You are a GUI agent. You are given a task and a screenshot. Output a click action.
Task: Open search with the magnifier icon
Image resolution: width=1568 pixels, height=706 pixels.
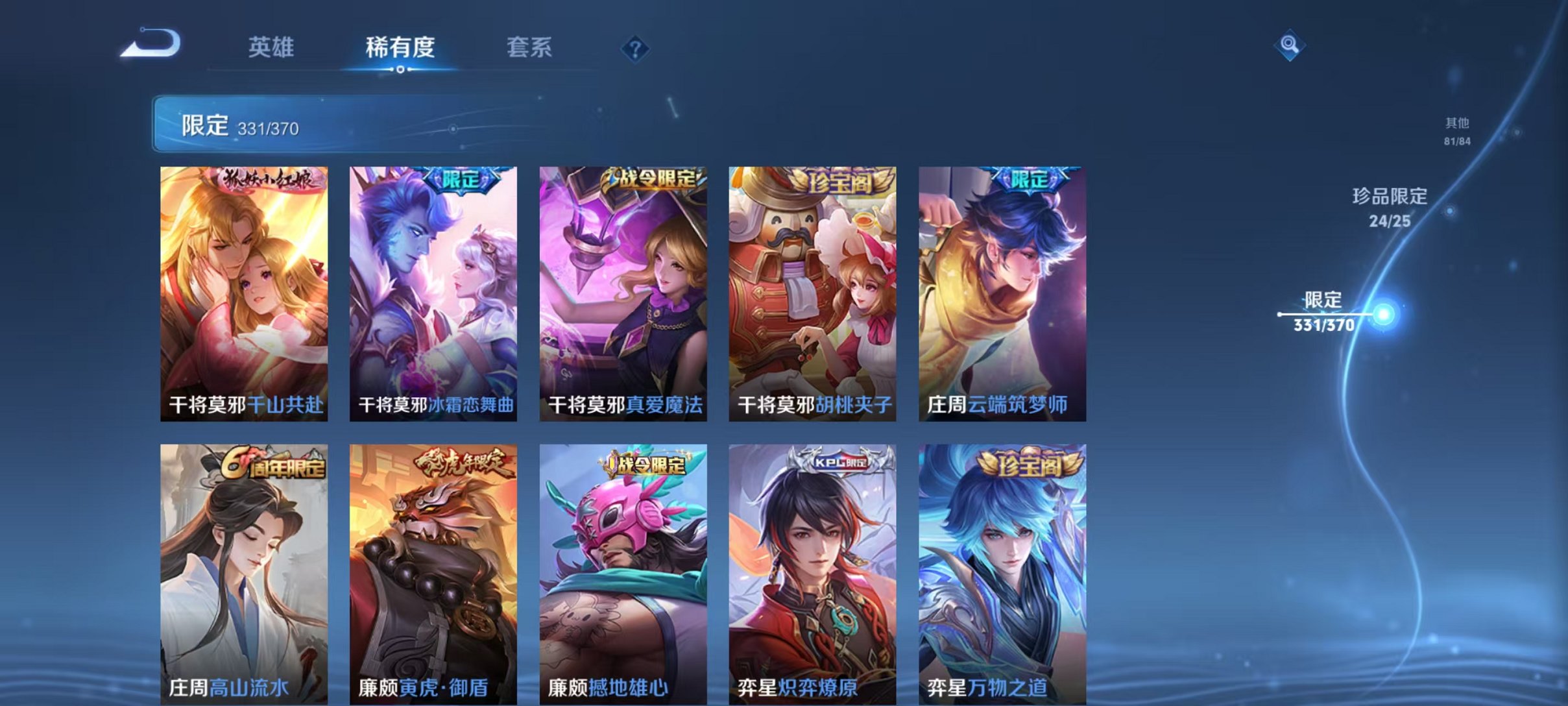tap(1291, 46)
